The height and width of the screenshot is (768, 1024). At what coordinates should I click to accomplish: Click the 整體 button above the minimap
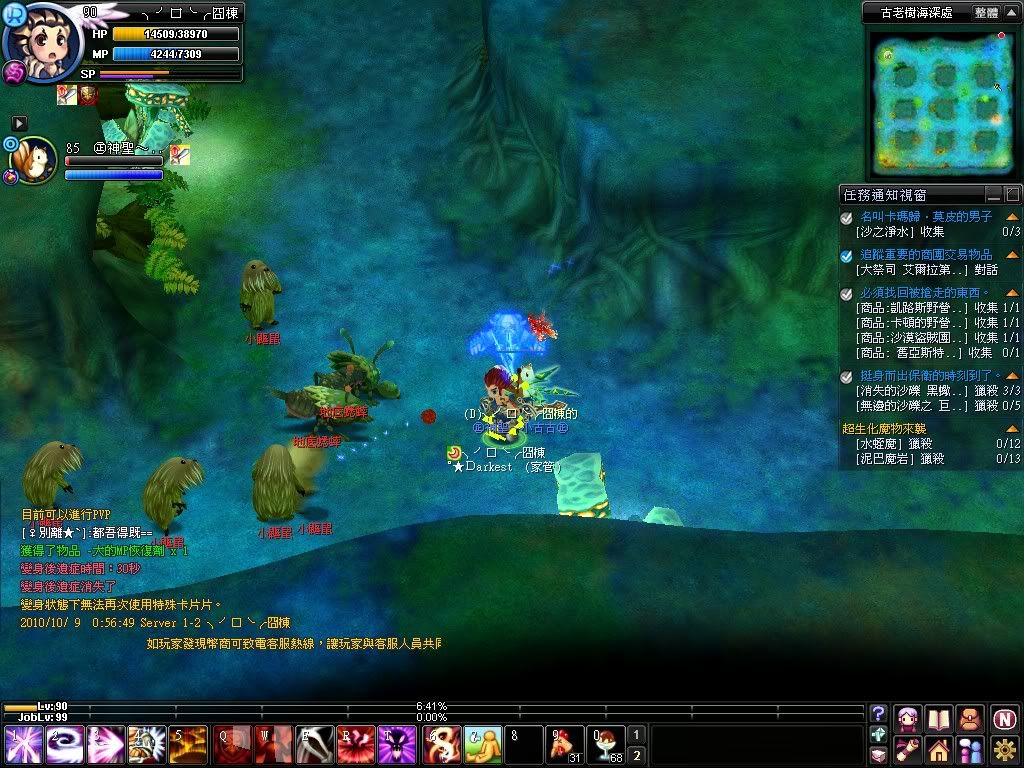click(986, 13)
